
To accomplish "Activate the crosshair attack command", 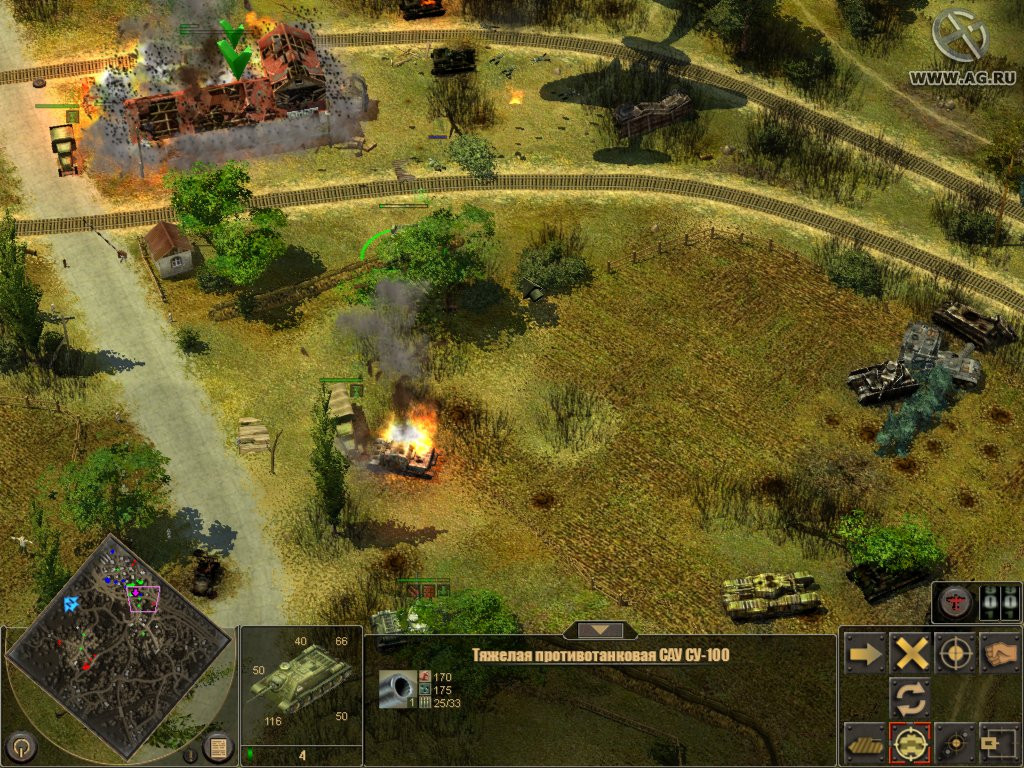I will coord(955,653).
